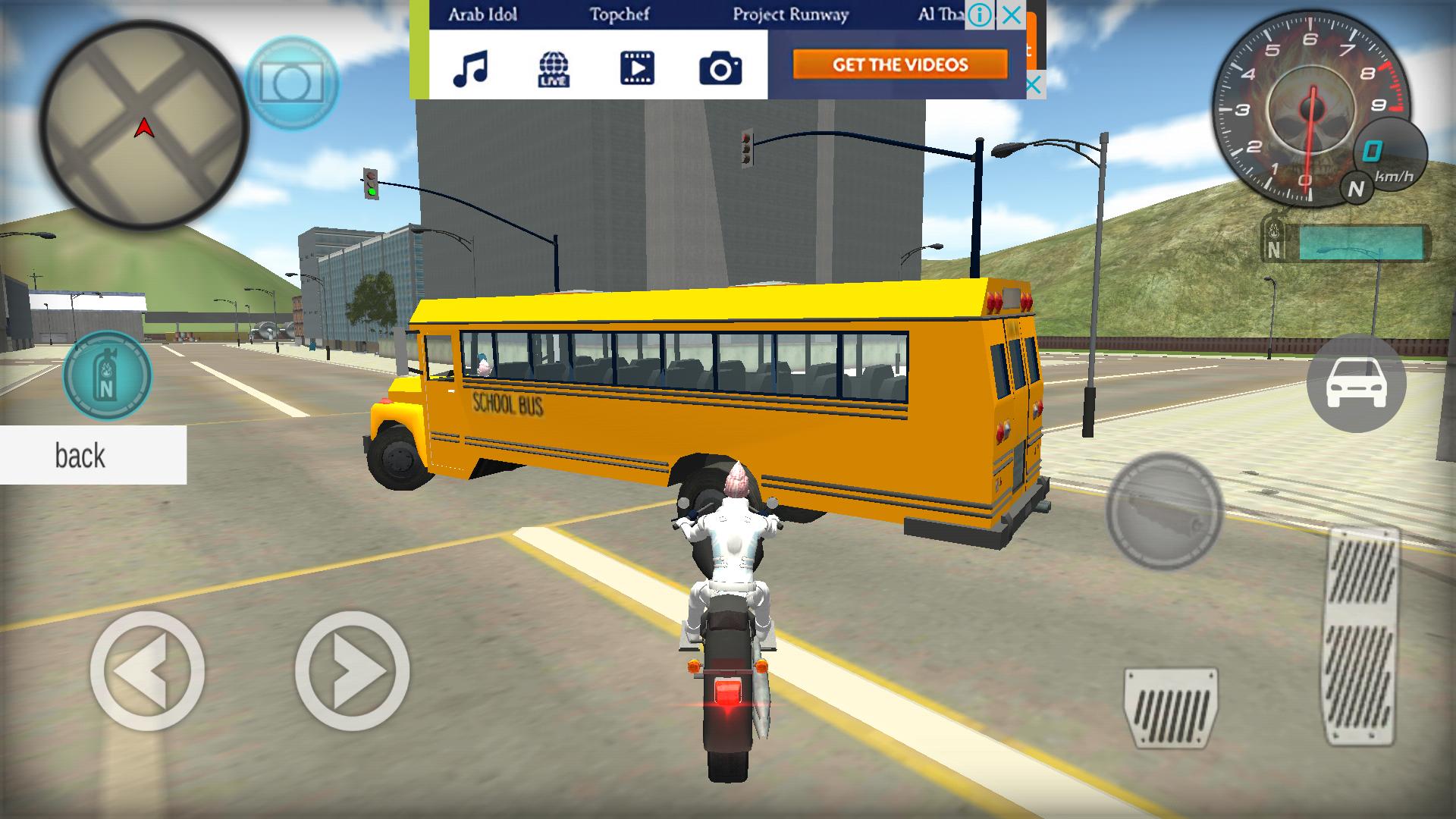Tap the circular minimap

143,126
